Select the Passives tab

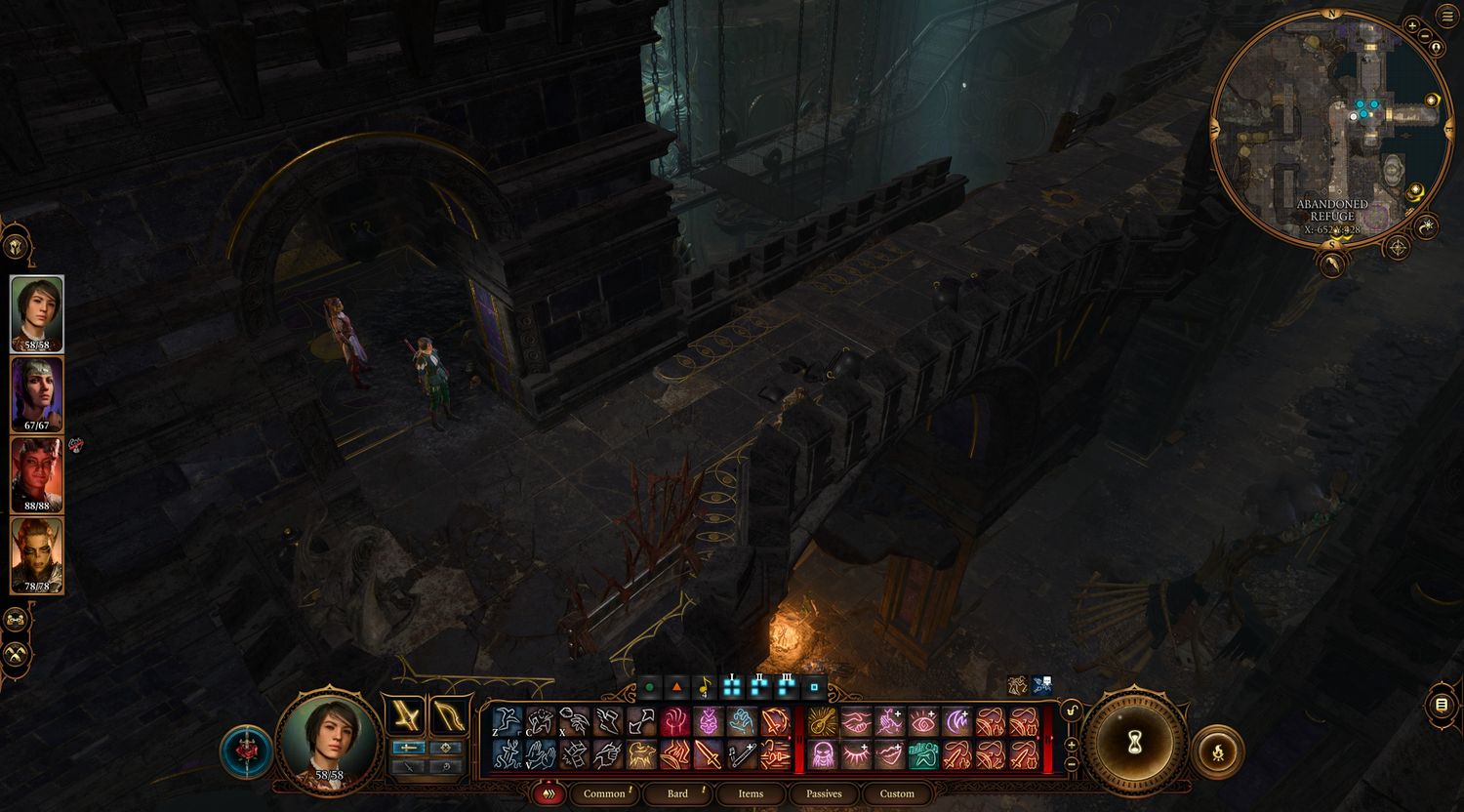pyautogui.click(x=824, y=793)
